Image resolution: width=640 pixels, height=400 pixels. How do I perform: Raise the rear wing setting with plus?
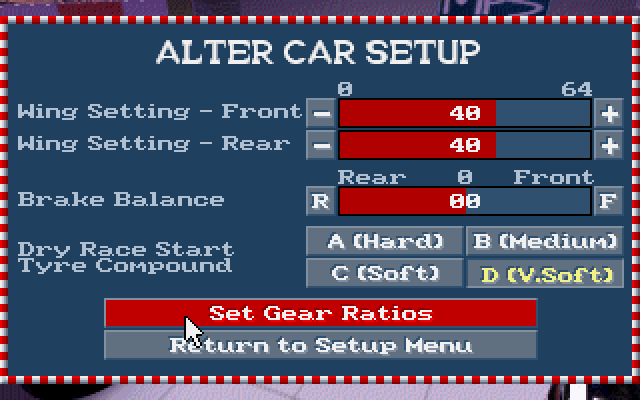tap(607, 144)
